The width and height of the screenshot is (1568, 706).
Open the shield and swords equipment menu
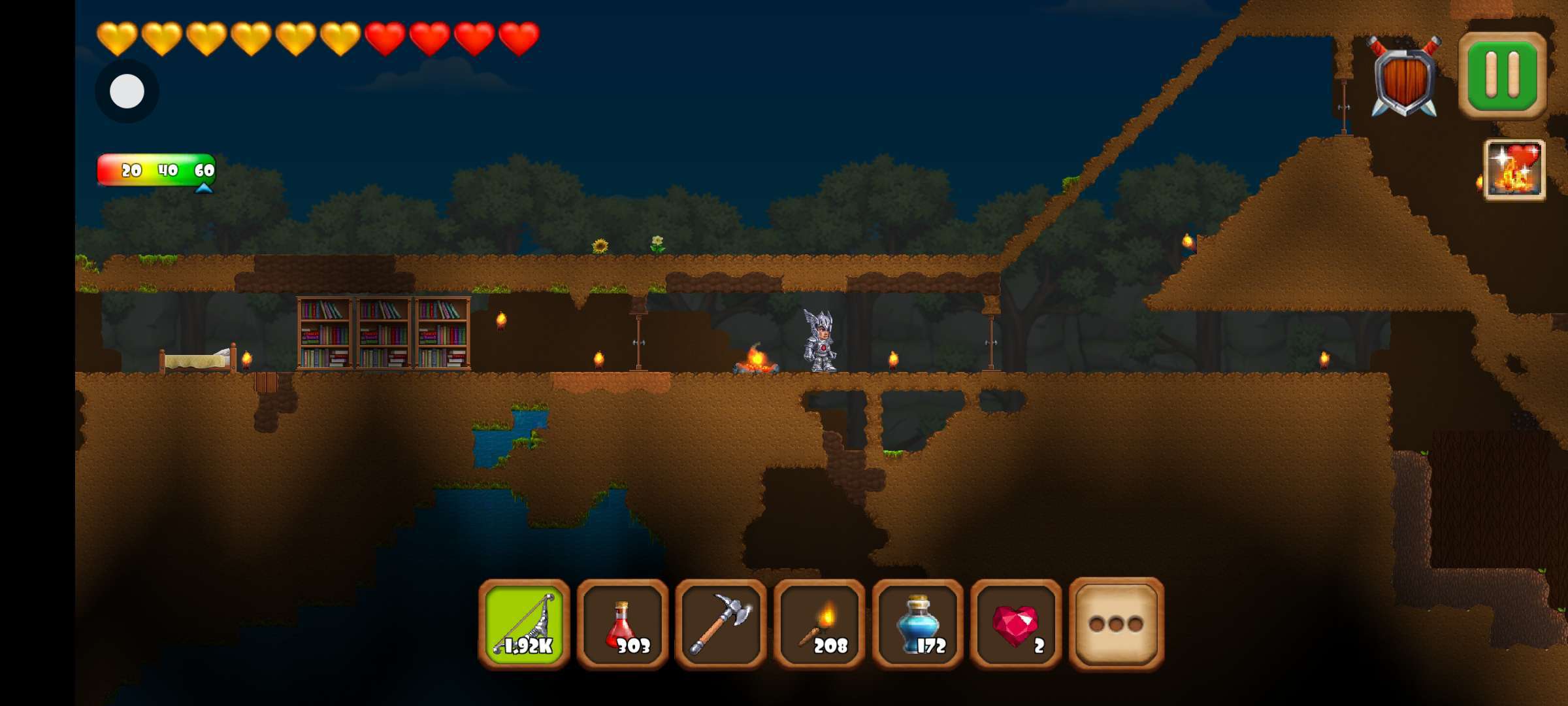1404,77
